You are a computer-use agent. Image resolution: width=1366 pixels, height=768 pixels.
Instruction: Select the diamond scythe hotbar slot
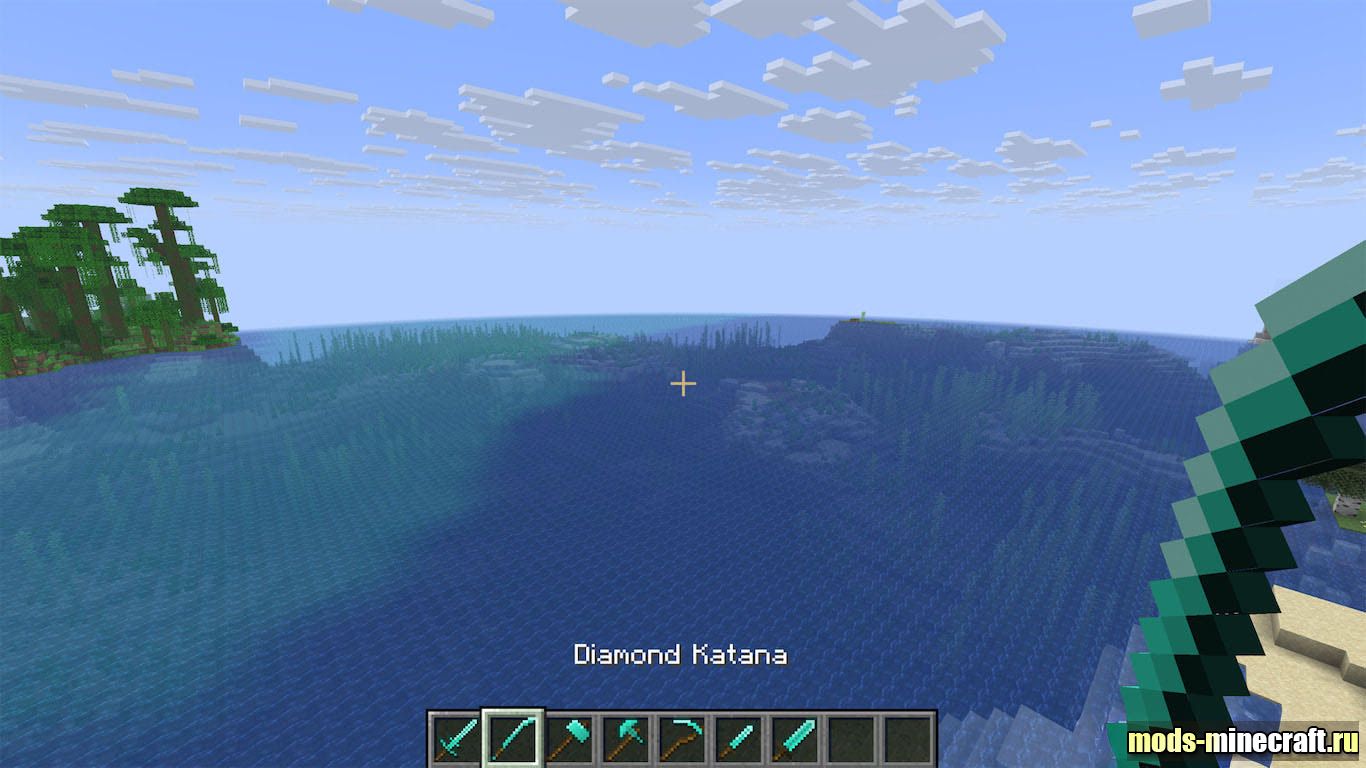[x=682, y=739]
